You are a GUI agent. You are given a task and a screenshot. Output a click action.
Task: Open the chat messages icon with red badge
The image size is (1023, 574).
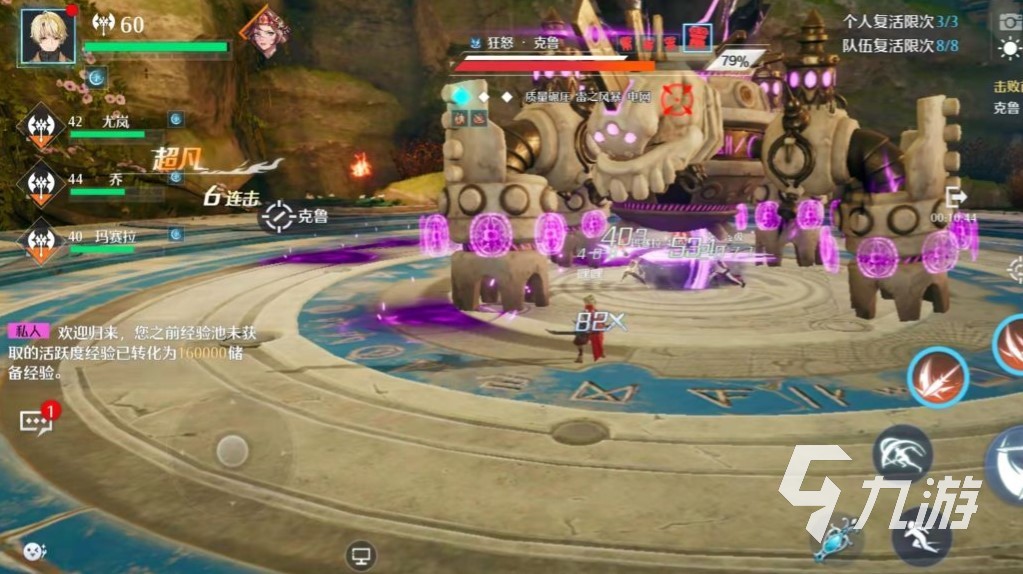(37, 421)
